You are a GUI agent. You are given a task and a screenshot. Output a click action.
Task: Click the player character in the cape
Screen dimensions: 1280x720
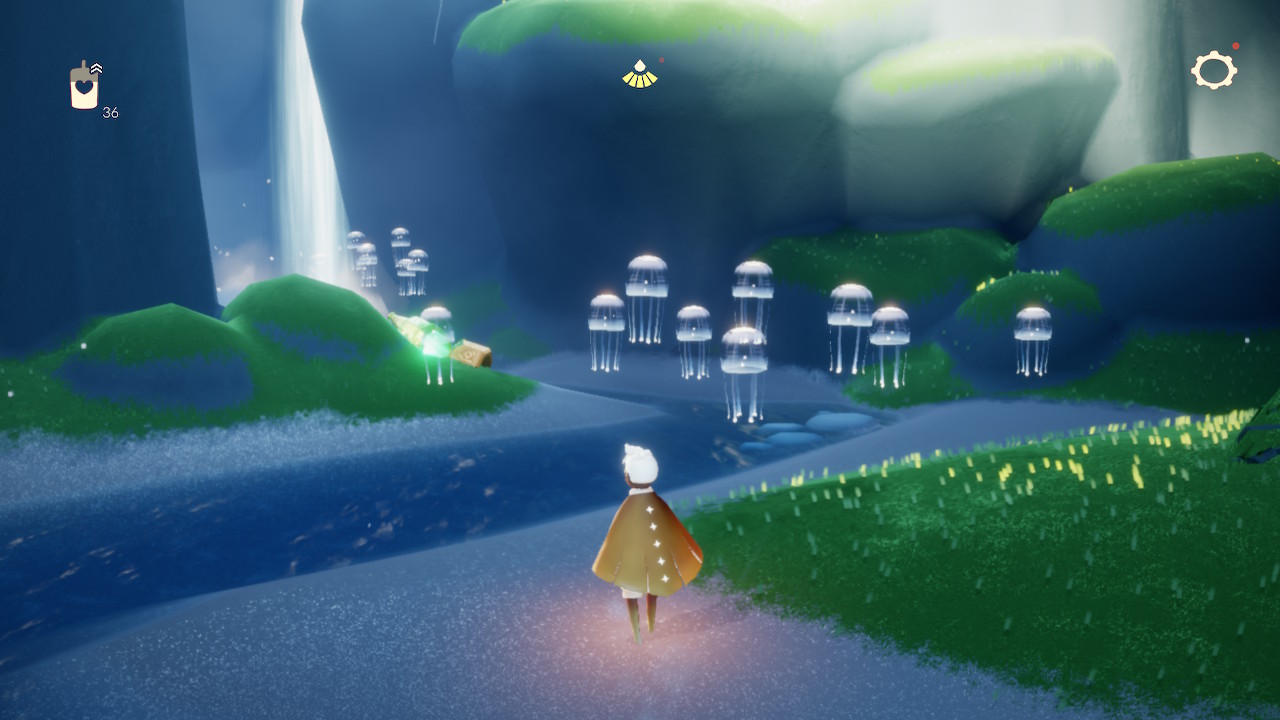645,540
